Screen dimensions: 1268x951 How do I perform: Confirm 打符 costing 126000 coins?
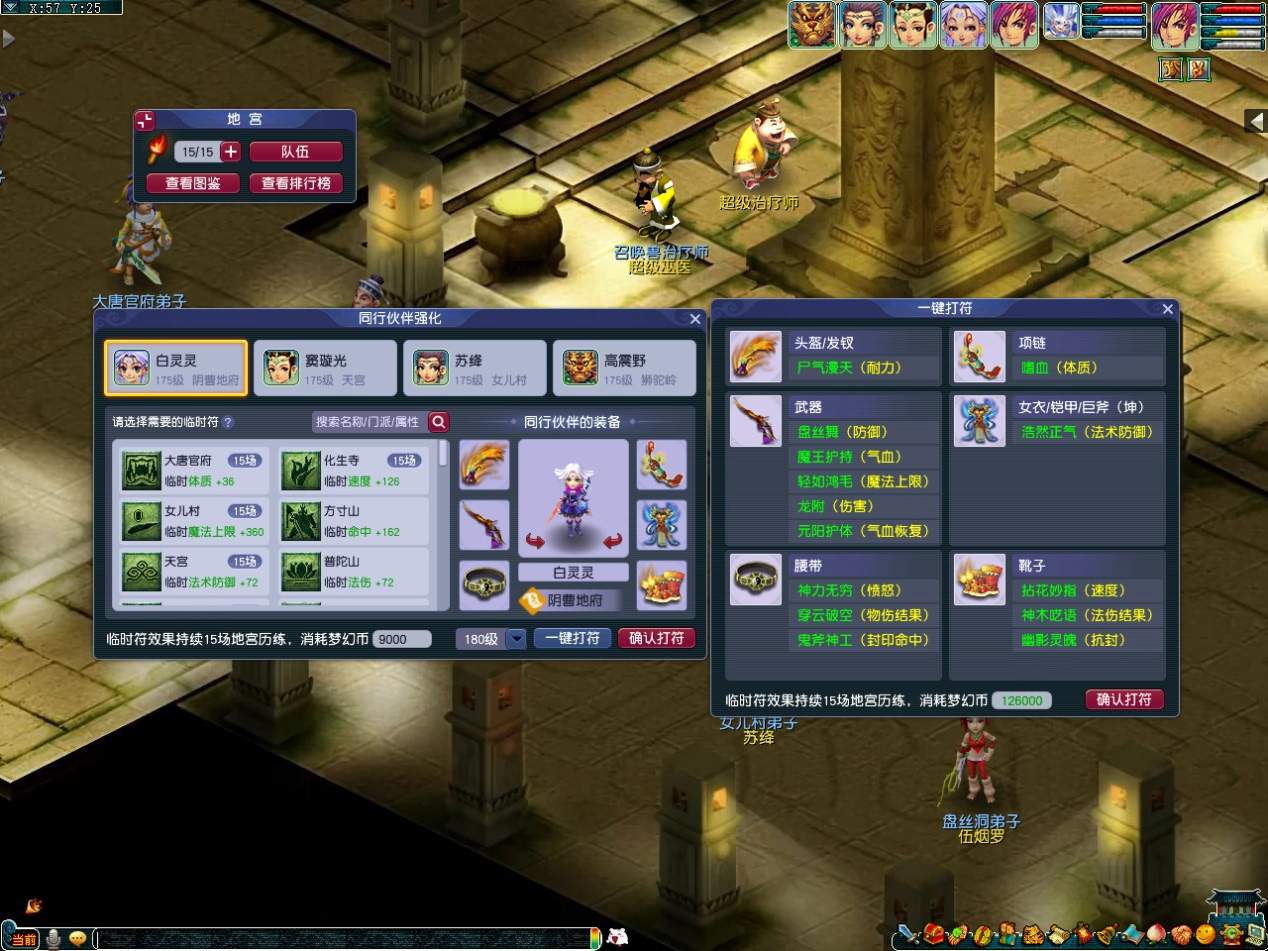(1124, 700)
